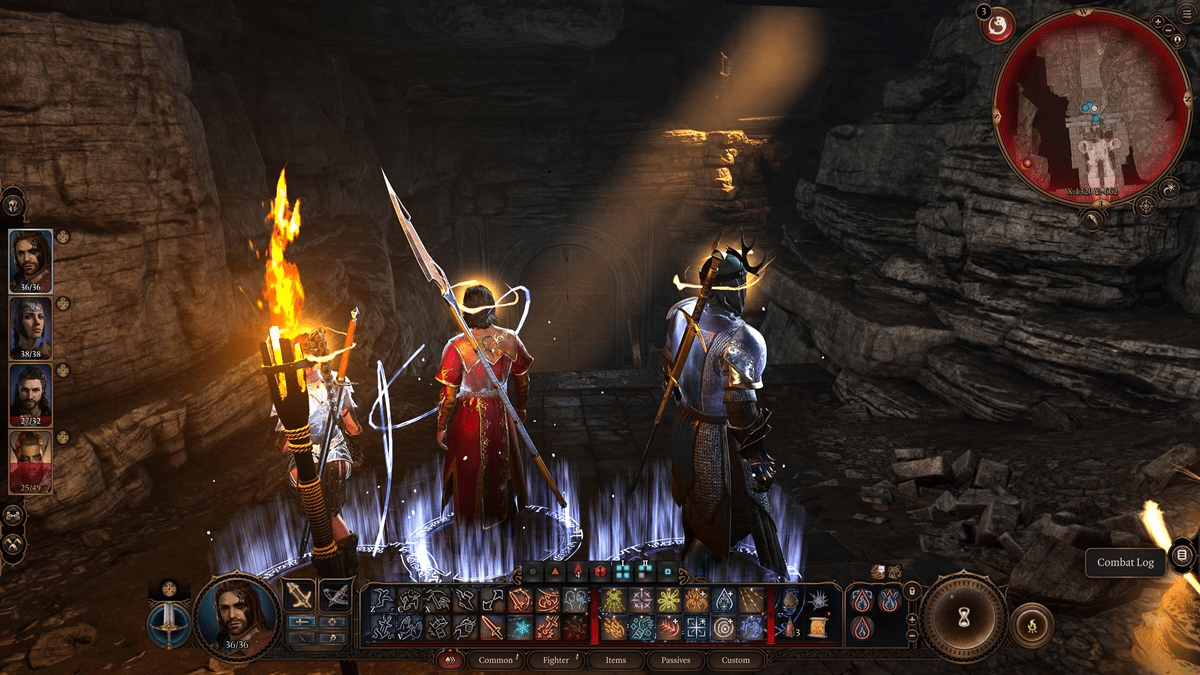Click the active character portrait showing 36/36
The width and height of the screenshot is (1200, 675).
235,618
